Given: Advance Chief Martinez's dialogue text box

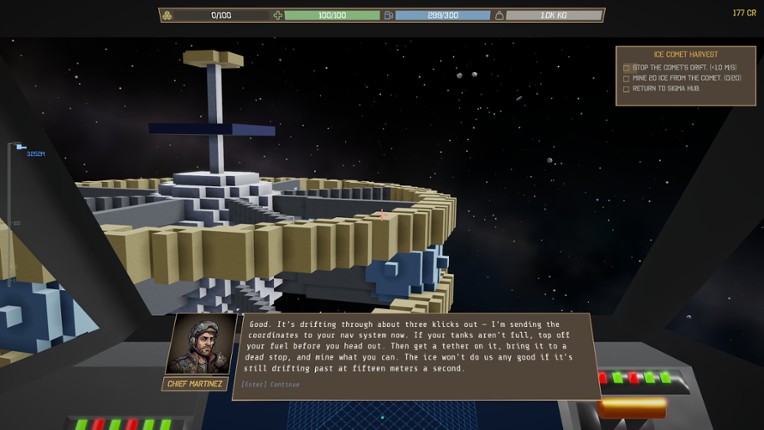Looking at the screenshot, I should tap(414, 355).
